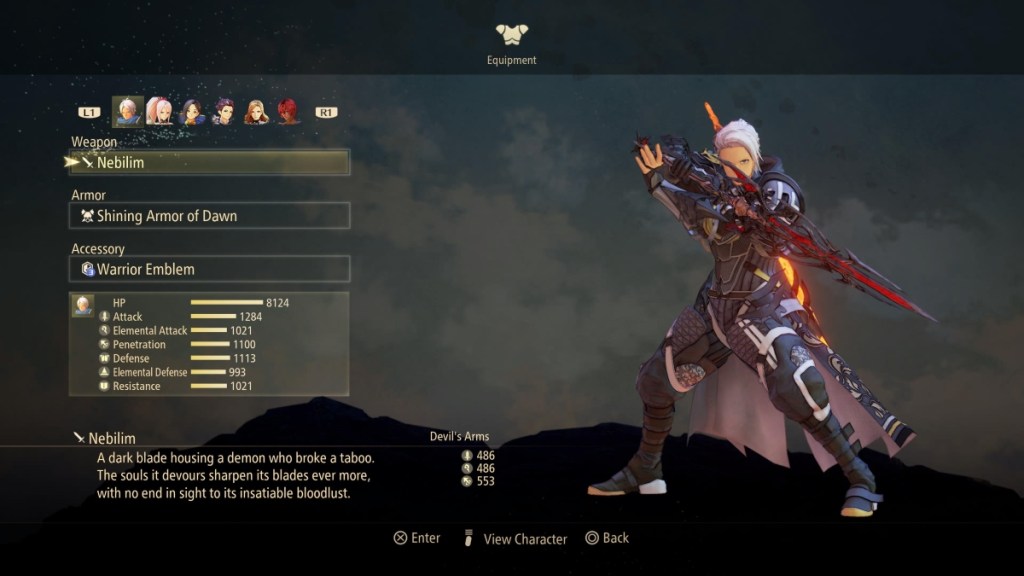Pick the purple-haired character portrait
The width and height of the screenshot is (1024, 576).
(x=224, y=111)
